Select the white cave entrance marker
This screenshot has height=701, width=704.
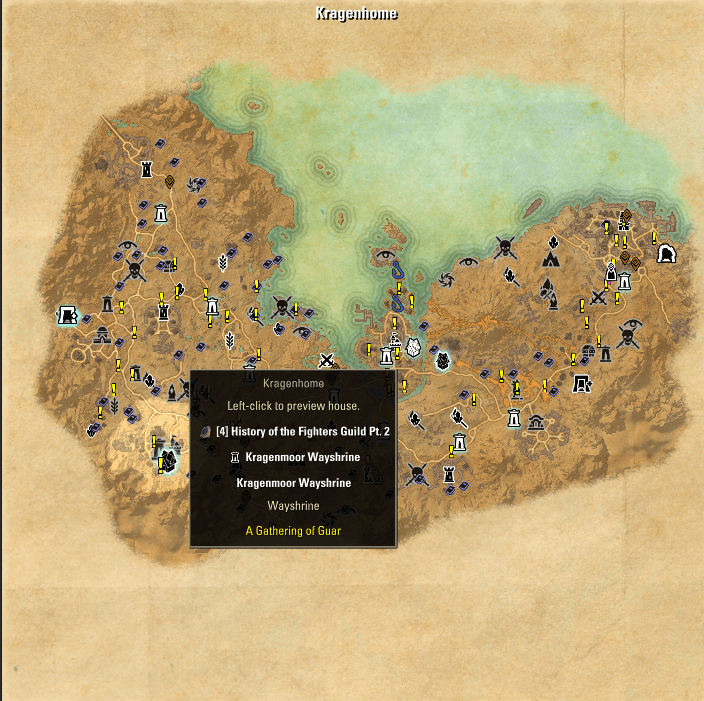pyautogui.click(x=665, y=255)
